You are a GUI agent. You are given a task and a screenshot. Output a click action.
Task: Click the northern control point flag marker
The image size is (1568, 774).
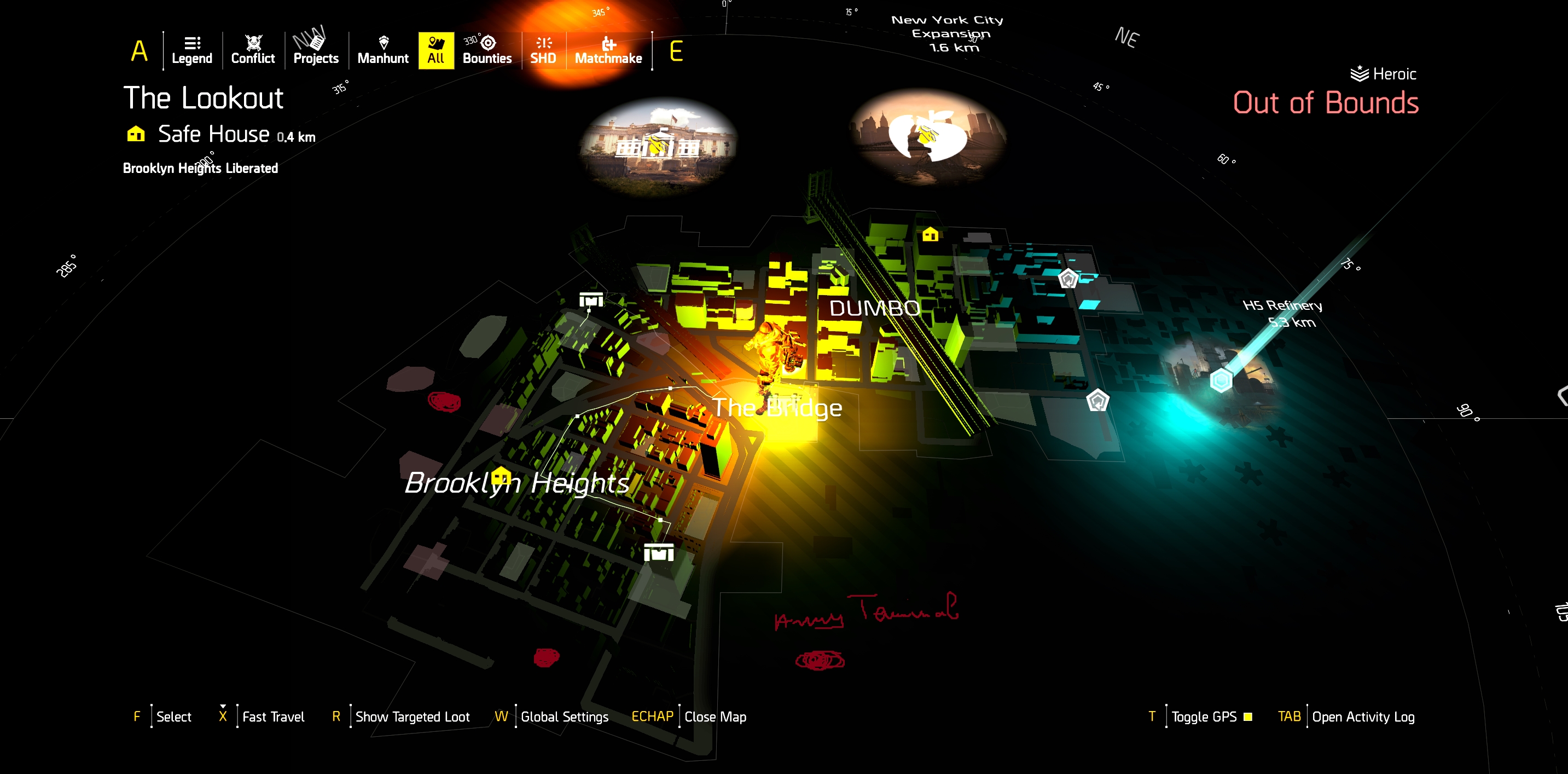590,299
